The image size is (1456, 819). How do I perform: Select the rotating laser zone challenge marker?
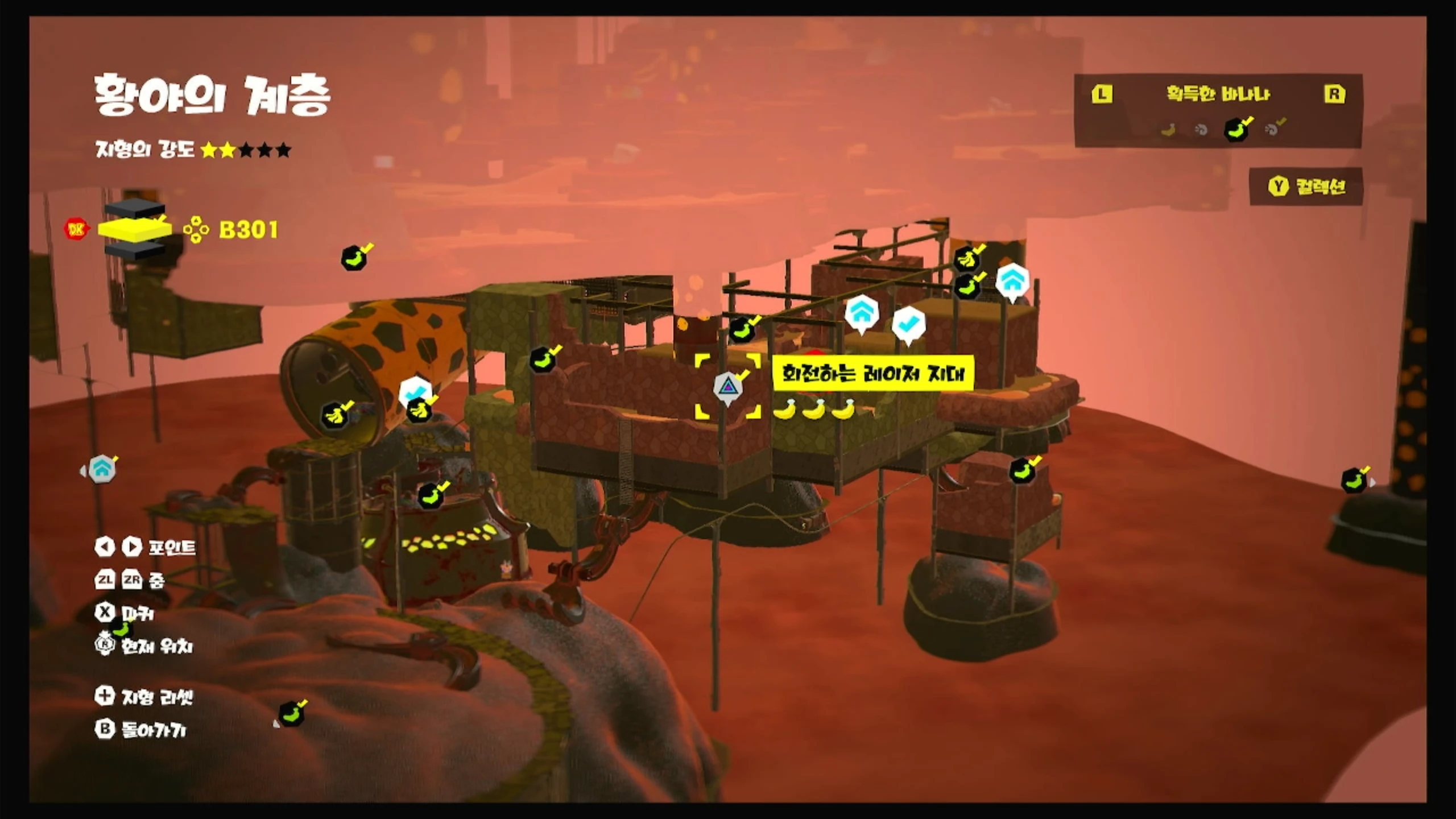click(x=727, y=388)
